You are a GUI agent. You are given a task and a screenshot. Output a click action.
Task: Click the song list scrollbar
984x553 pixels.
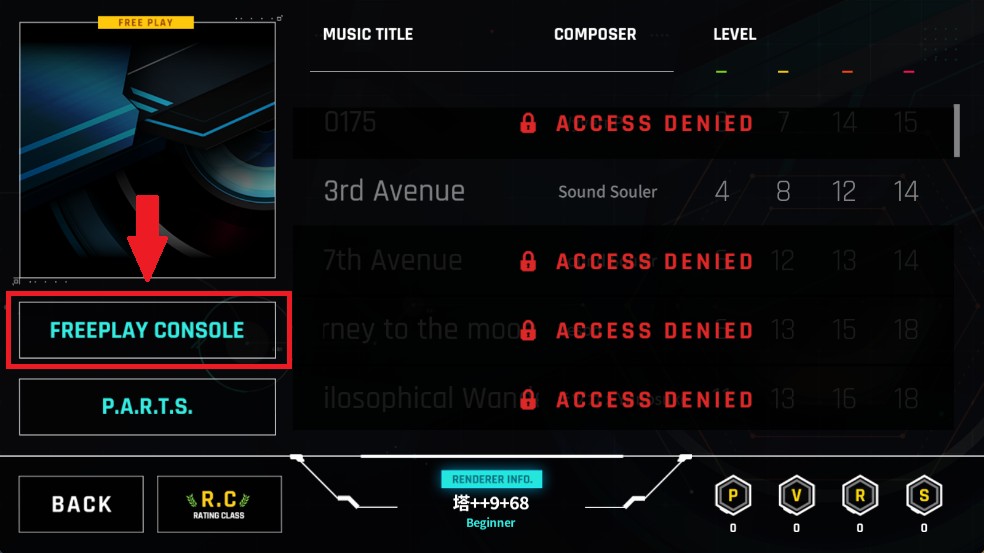(957, 131)
